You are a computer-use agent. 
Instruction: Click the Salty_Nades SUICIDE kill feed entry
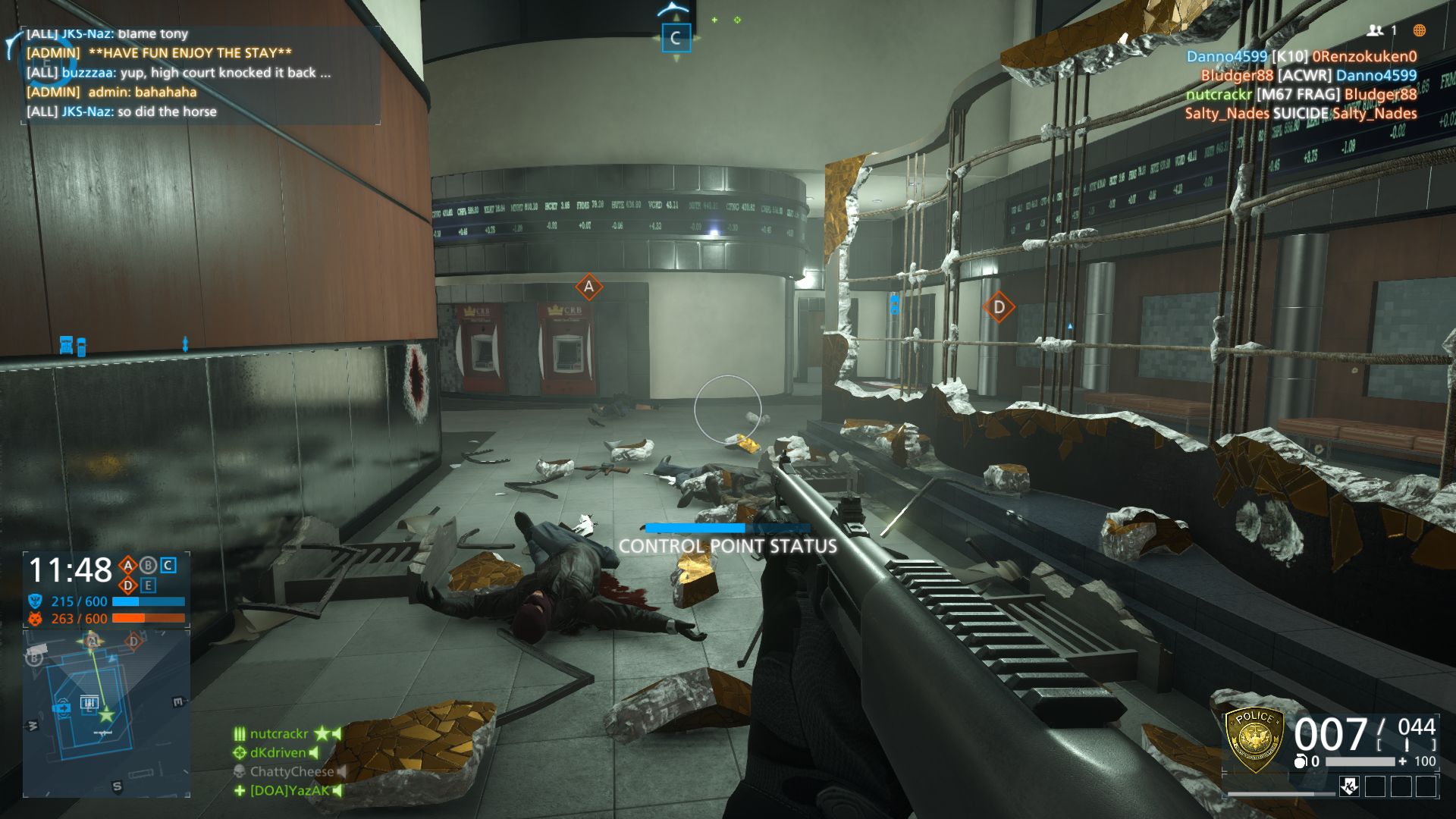click(x=1301, y=114)
